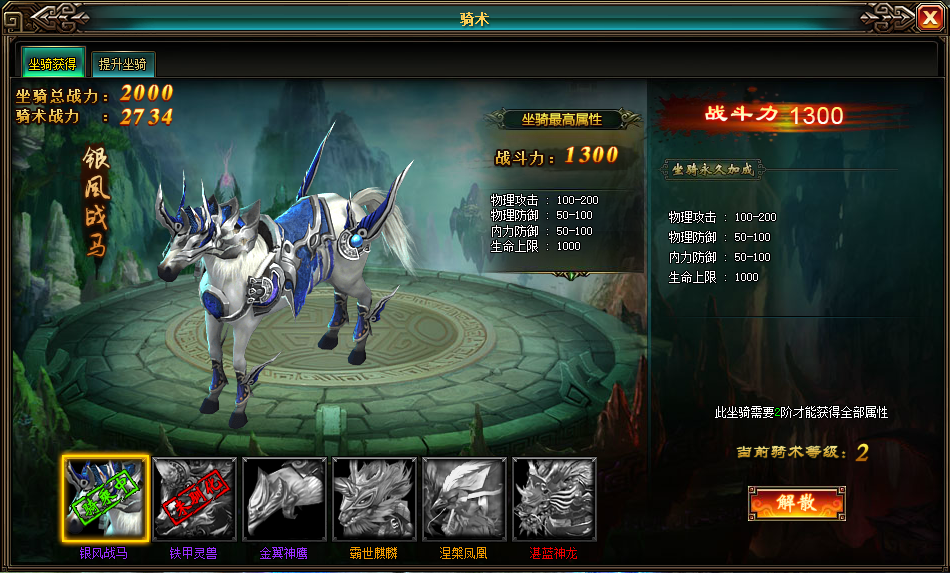
Task: Choose the 铁甲灵兽 mount thumbnail
Action: [x=195, y=499]
